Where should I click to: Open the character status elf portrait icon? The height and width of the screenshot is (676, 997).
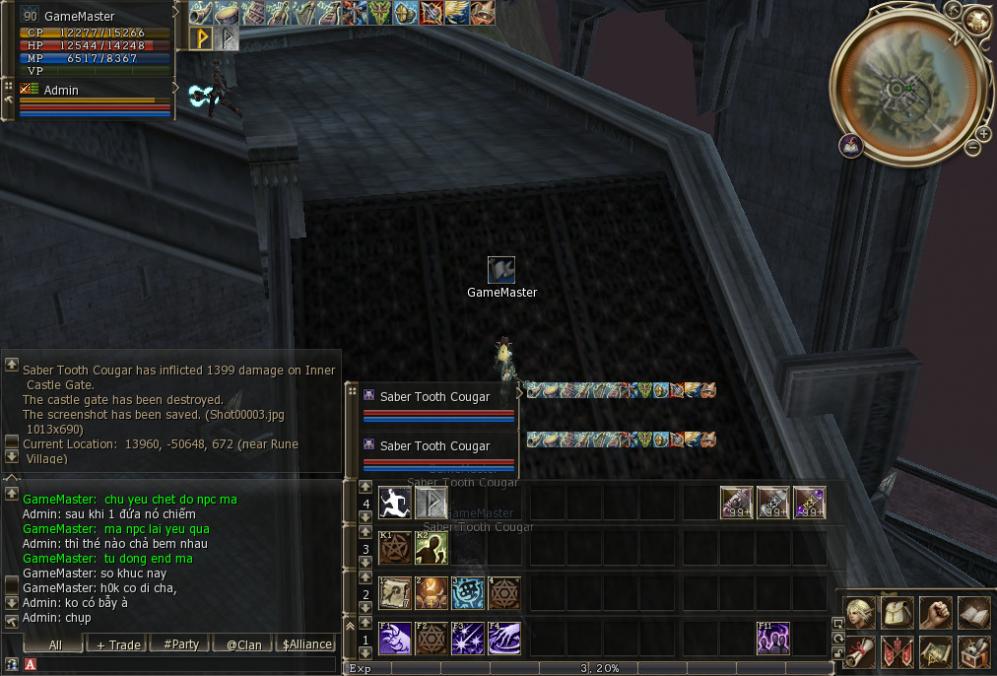(x=859, y=613)
